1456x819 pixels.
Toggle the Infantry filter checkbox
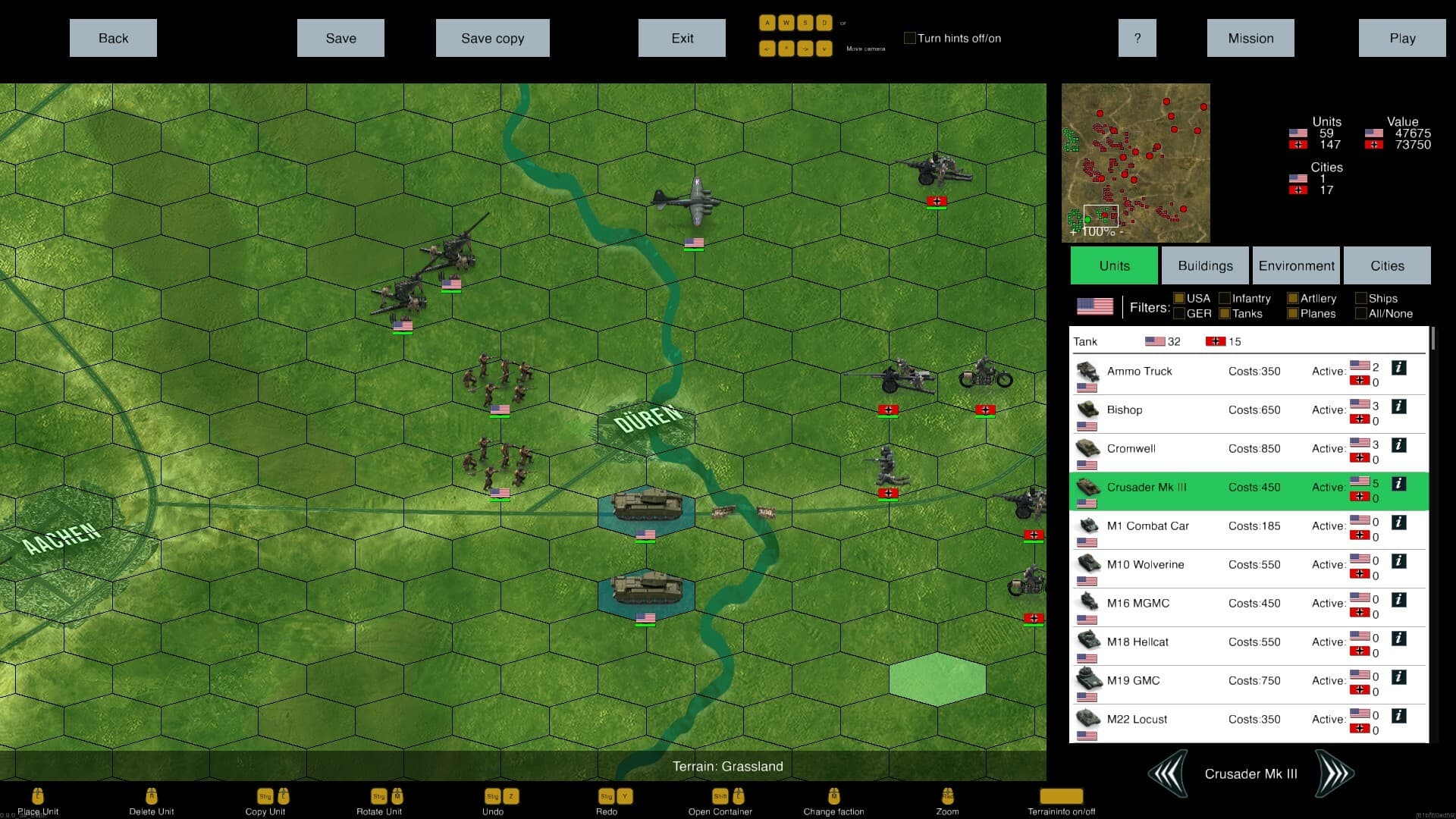coord(1225,298)
